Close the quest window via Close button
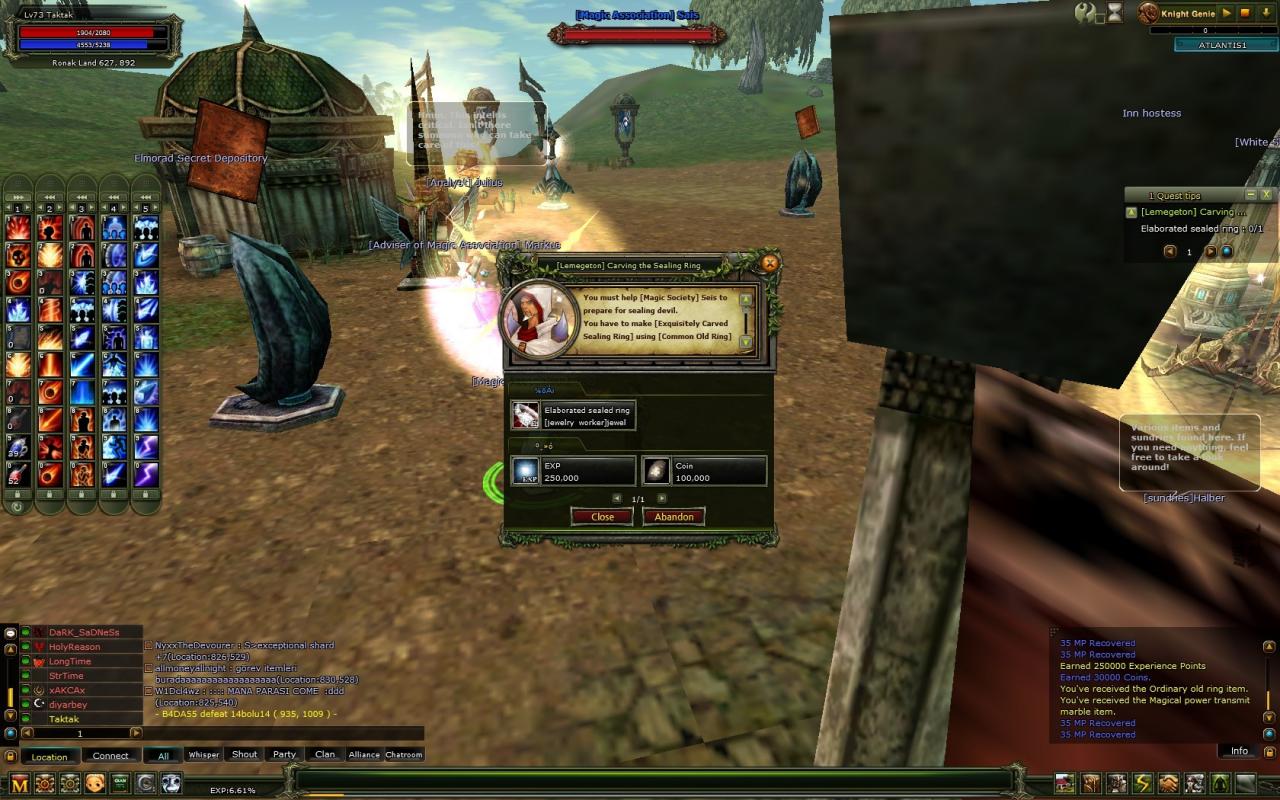The width and height of the screenshot is (1280, 800). tap(602, 517)
